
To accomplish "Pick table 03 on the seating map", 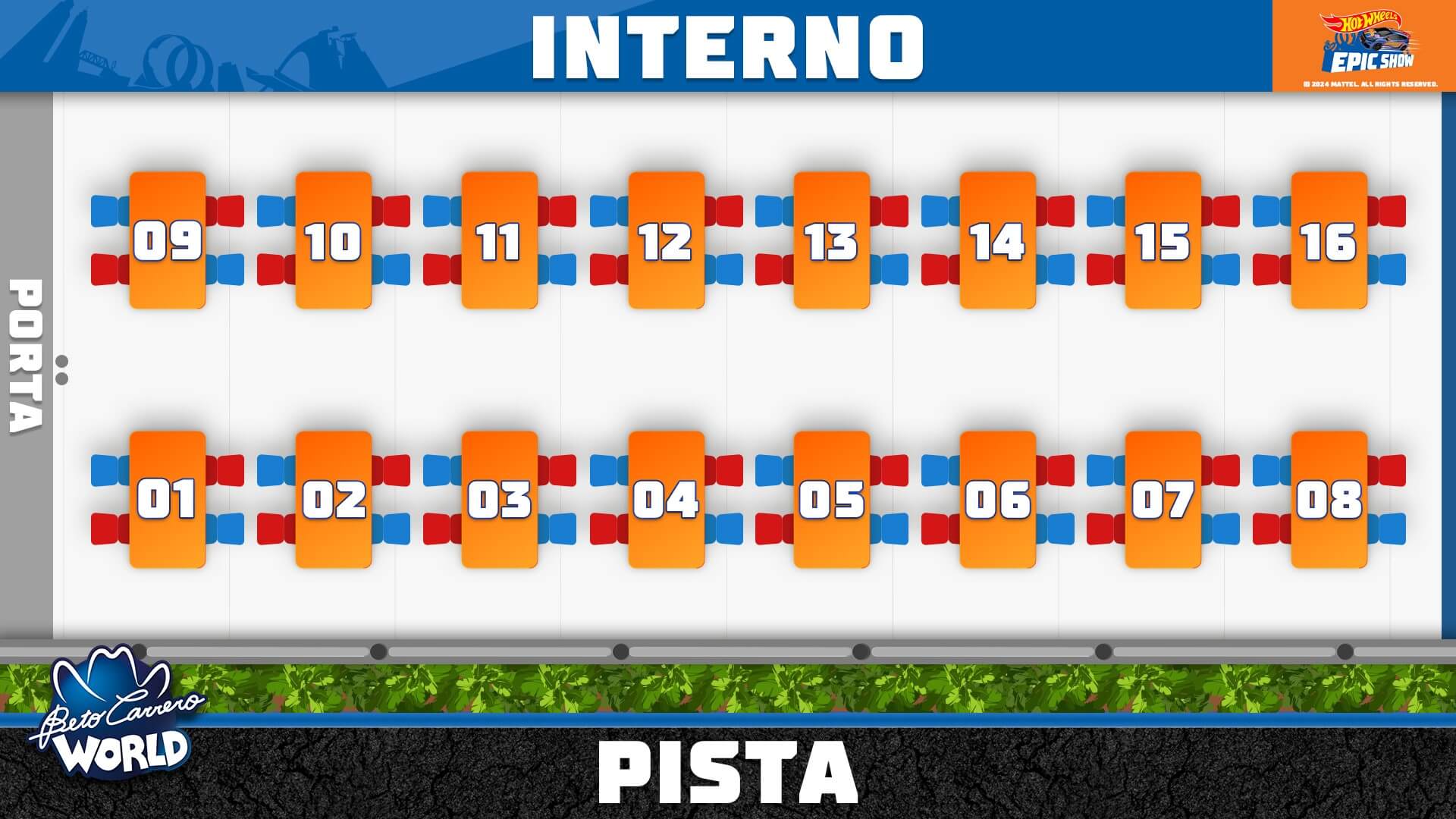I will click(500, 500).
